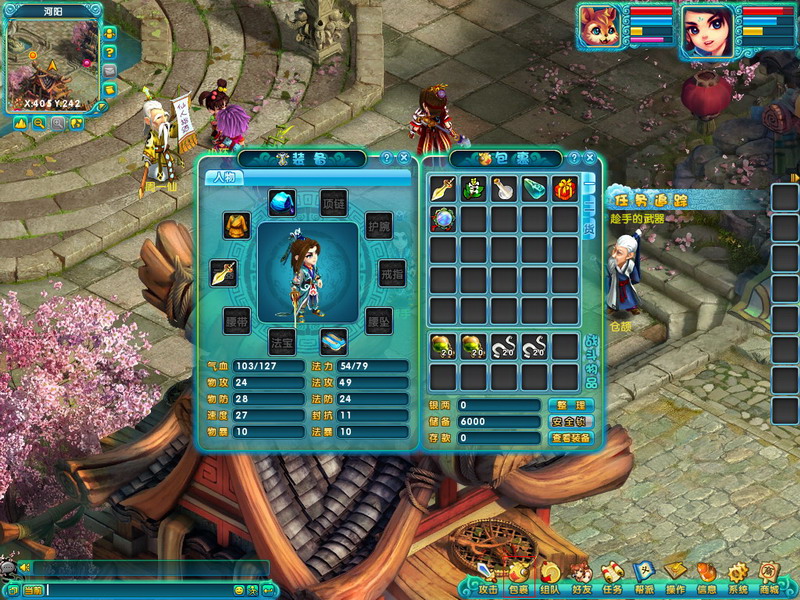This screenshot has width=800, height=600.
Task: Open help for the equipment panel
Action: click(386, 158)
